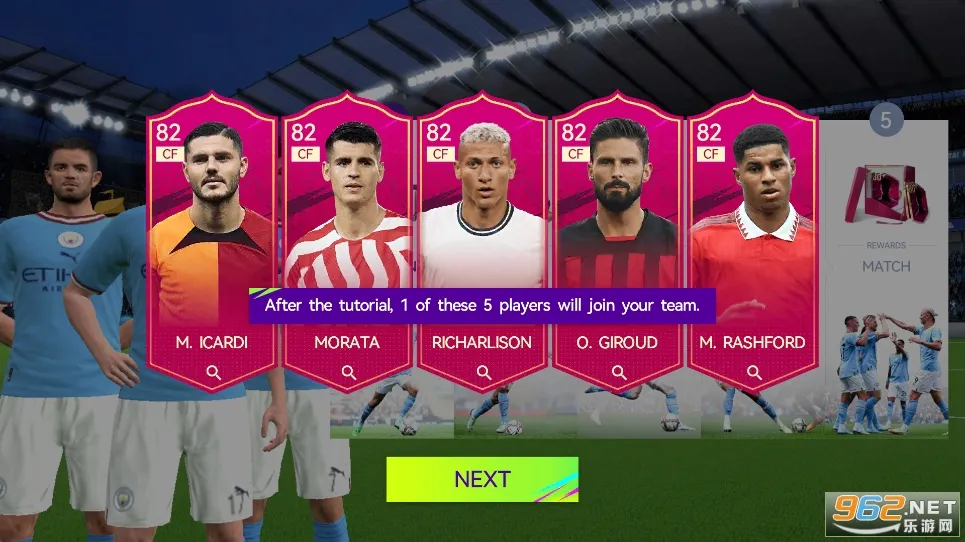Inspect Giroud using the magnifier icon
This screenshot has width=965, height=542.
(x=618, y=373)
